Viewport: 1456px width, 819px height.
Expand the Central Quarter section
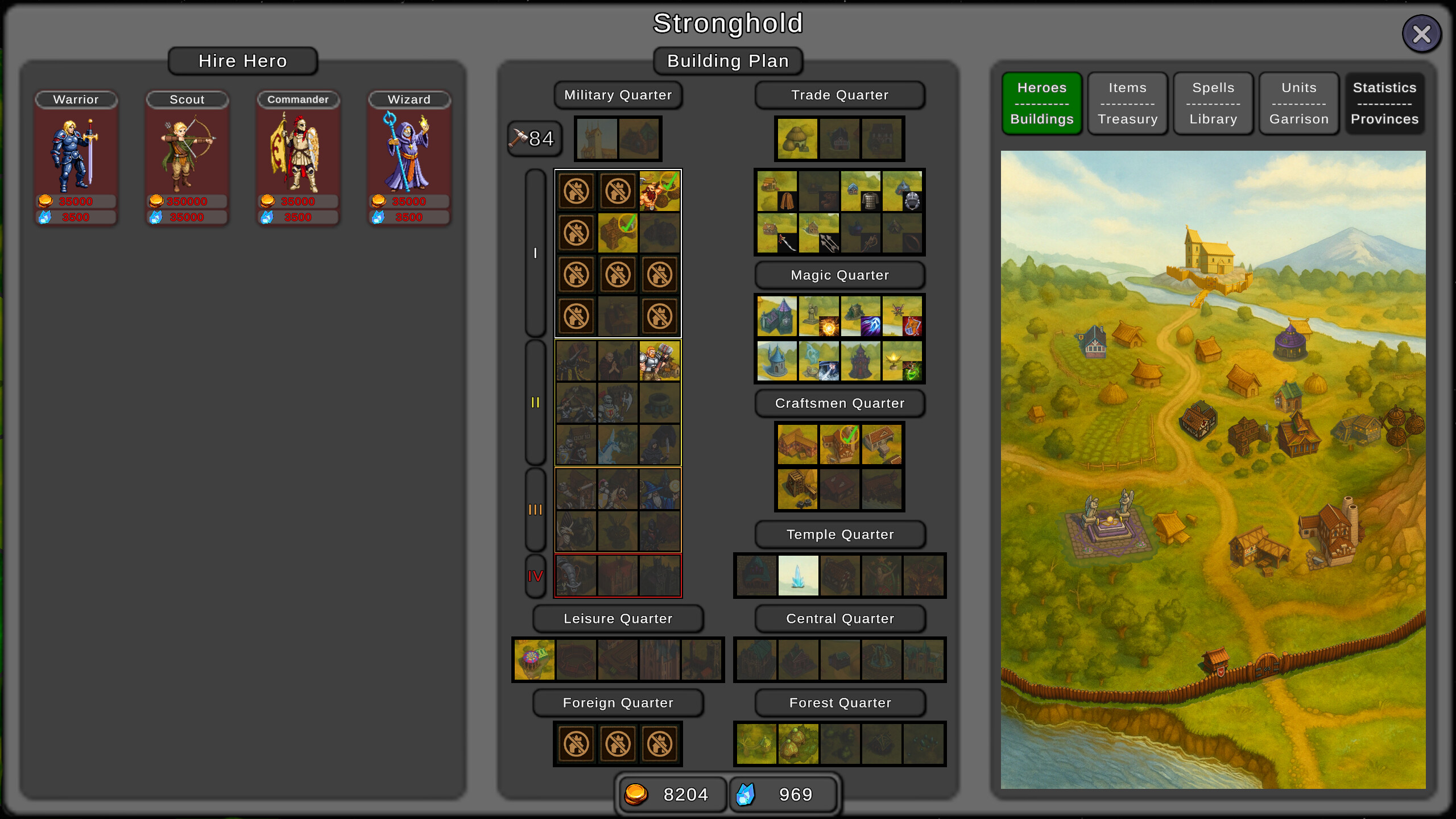pyautogui.click(x=840, y=619)
